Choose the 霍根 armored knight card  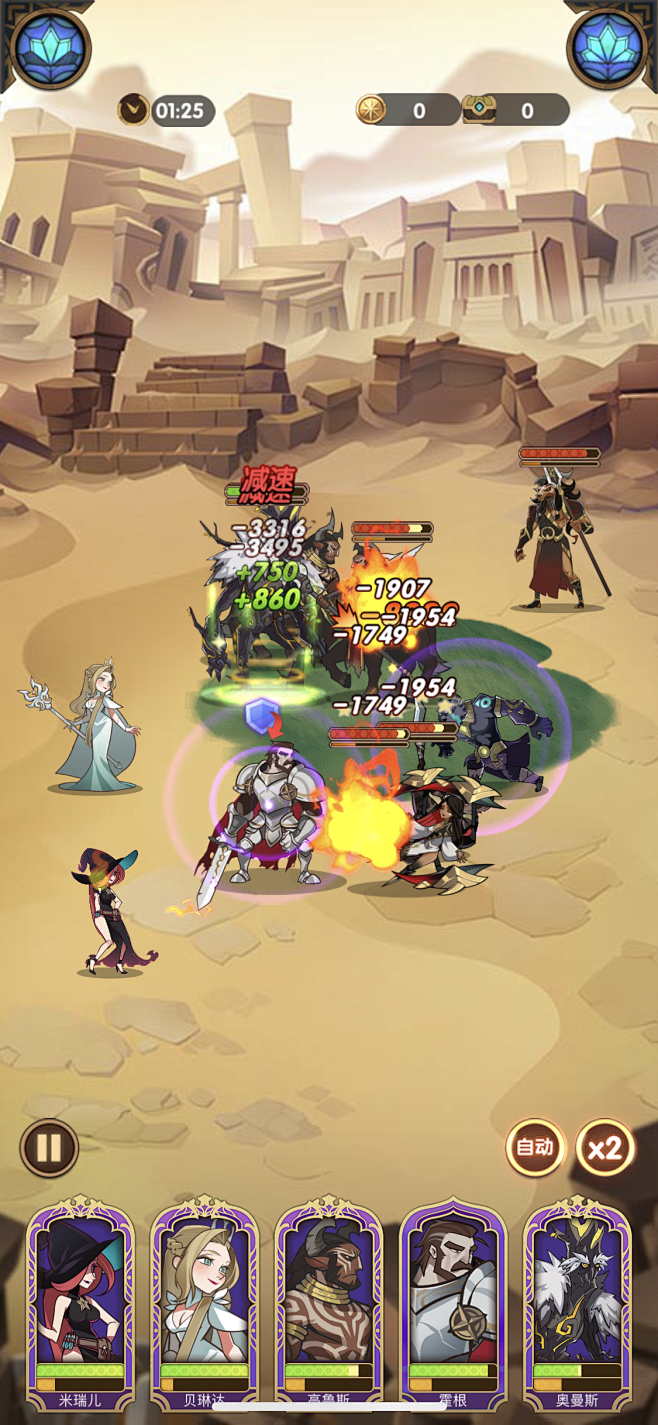tap(453, 1305)
